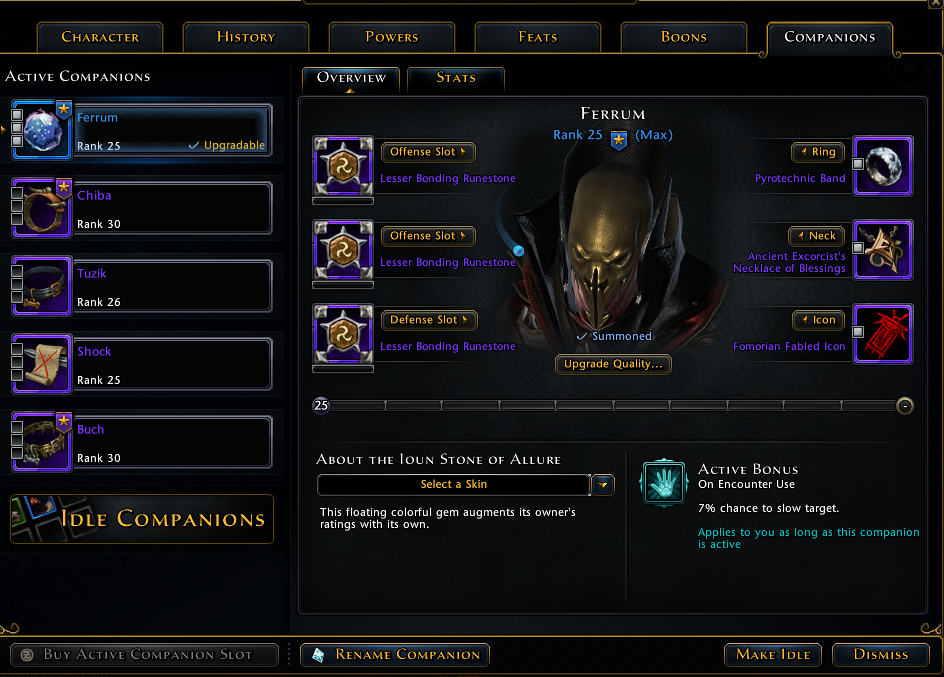Select the Shock companion entry
The width and height of the screenshot is (944, 677).
[172, 364]
